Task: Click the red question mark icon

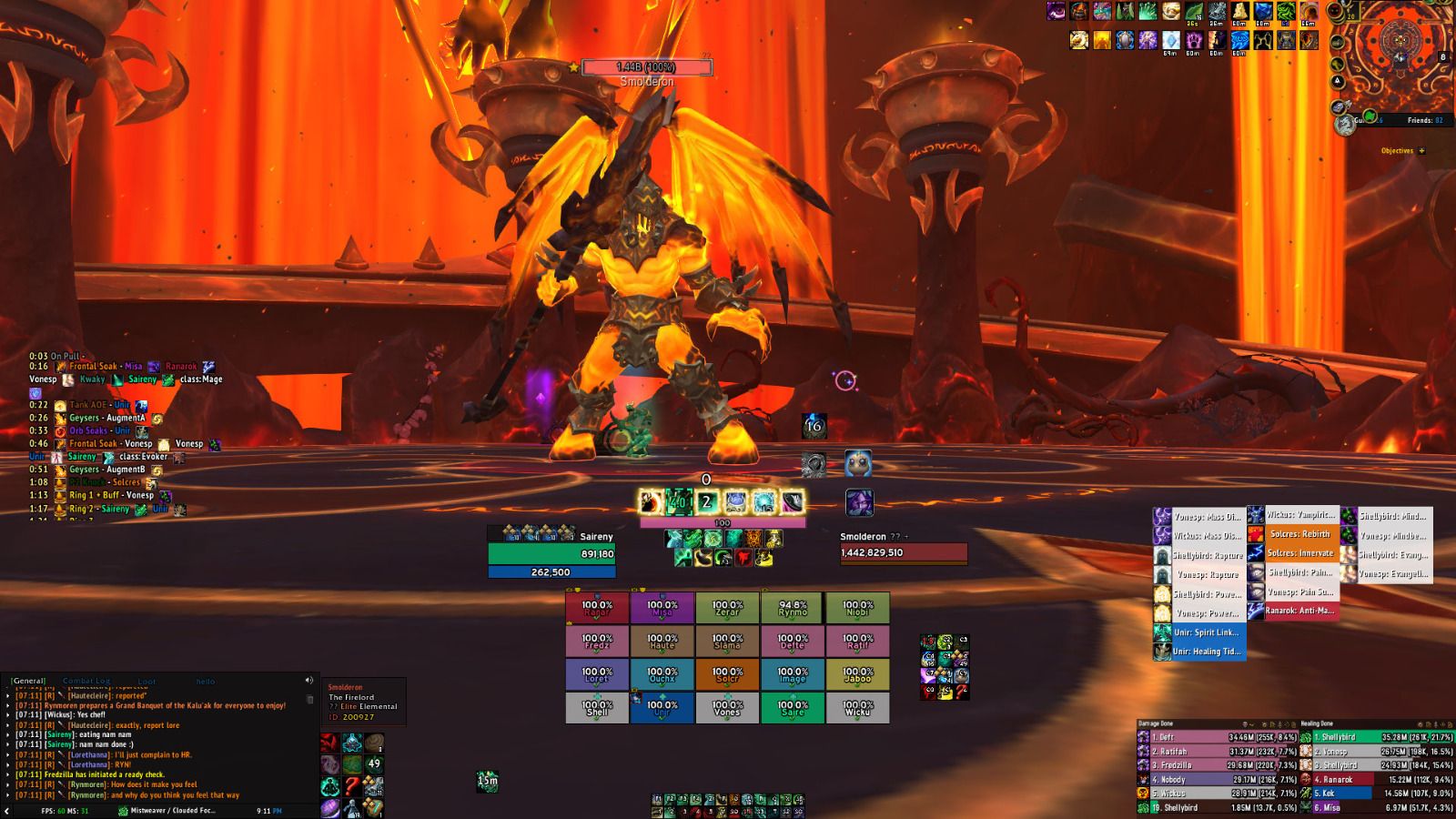Action: 352,786
